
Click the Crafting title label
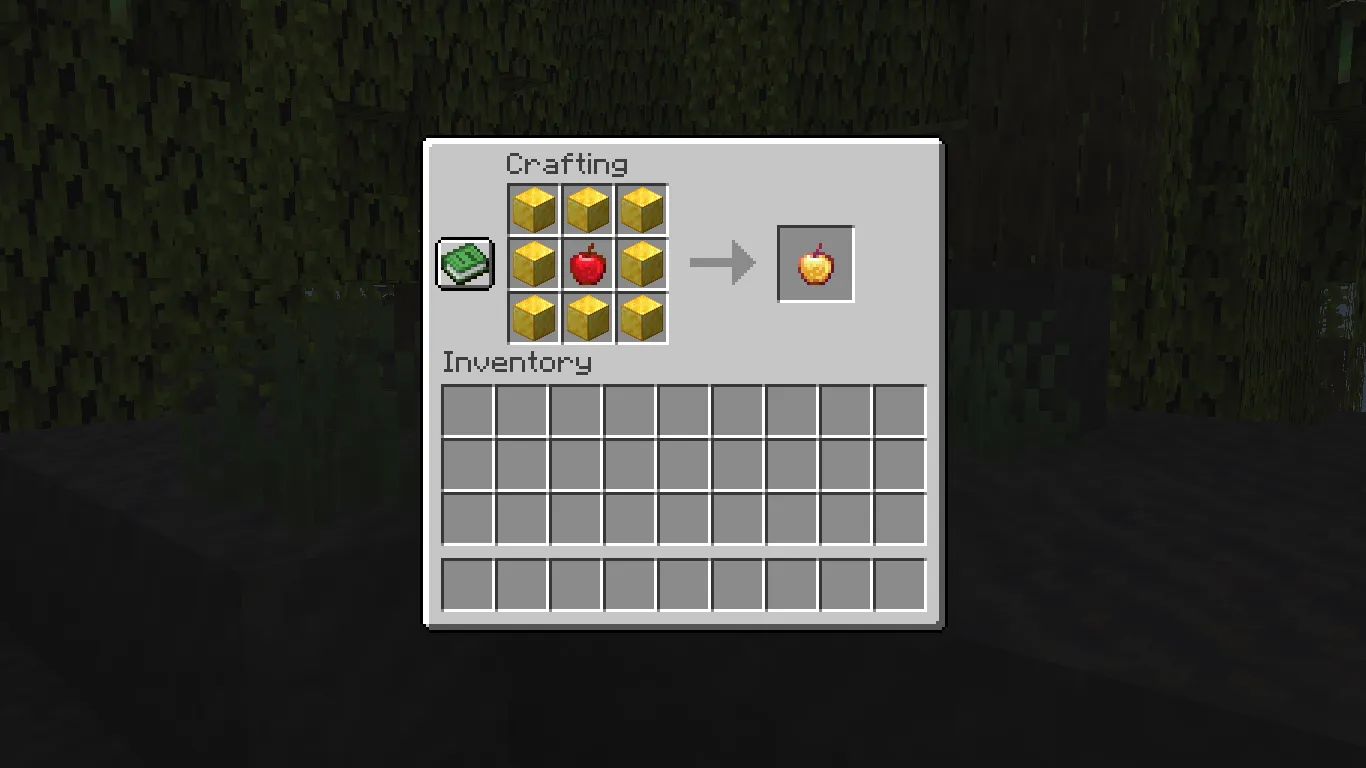[x=569, y=164]
